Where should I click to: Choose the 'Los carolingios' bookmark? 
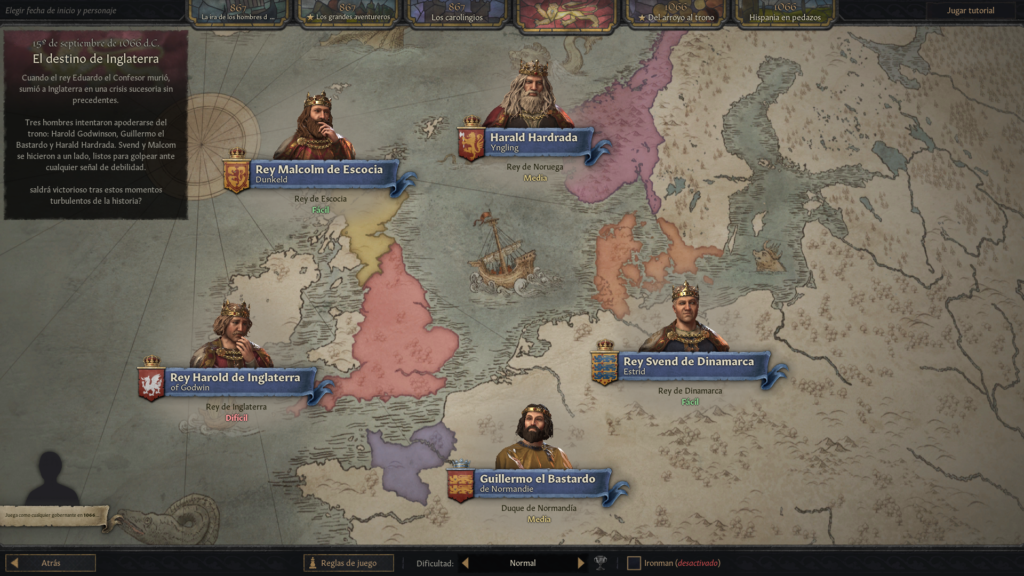[455, 12]
